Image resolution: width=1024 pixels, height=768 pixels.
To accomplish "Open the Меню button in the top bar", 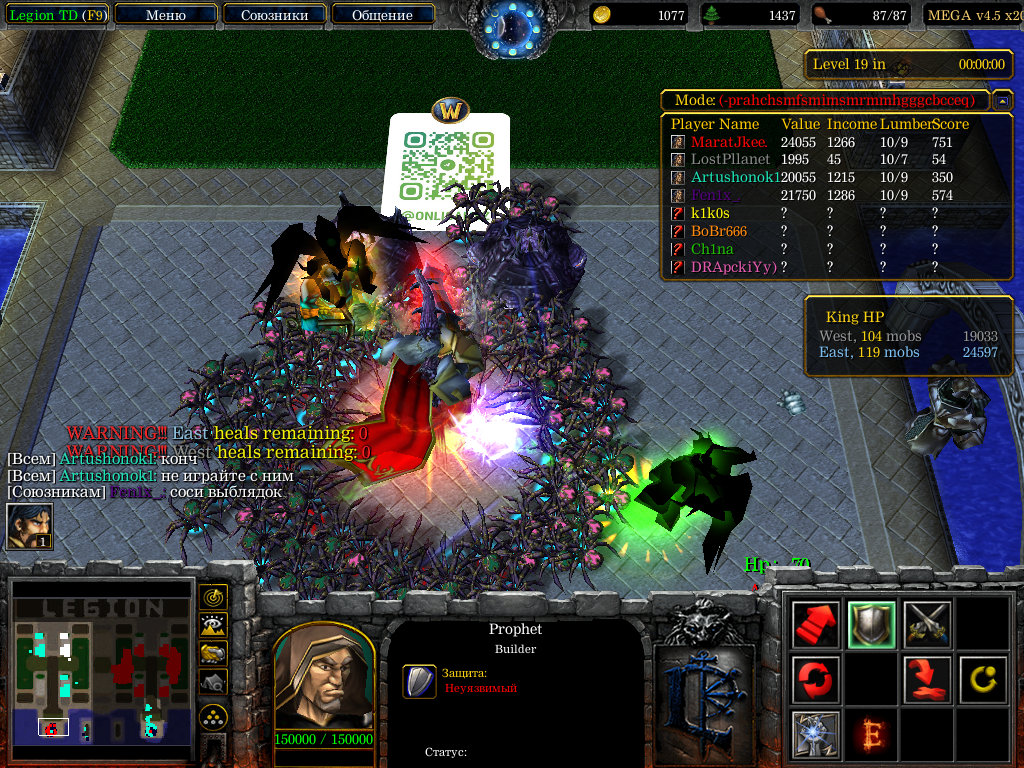I will pos(165,15).
